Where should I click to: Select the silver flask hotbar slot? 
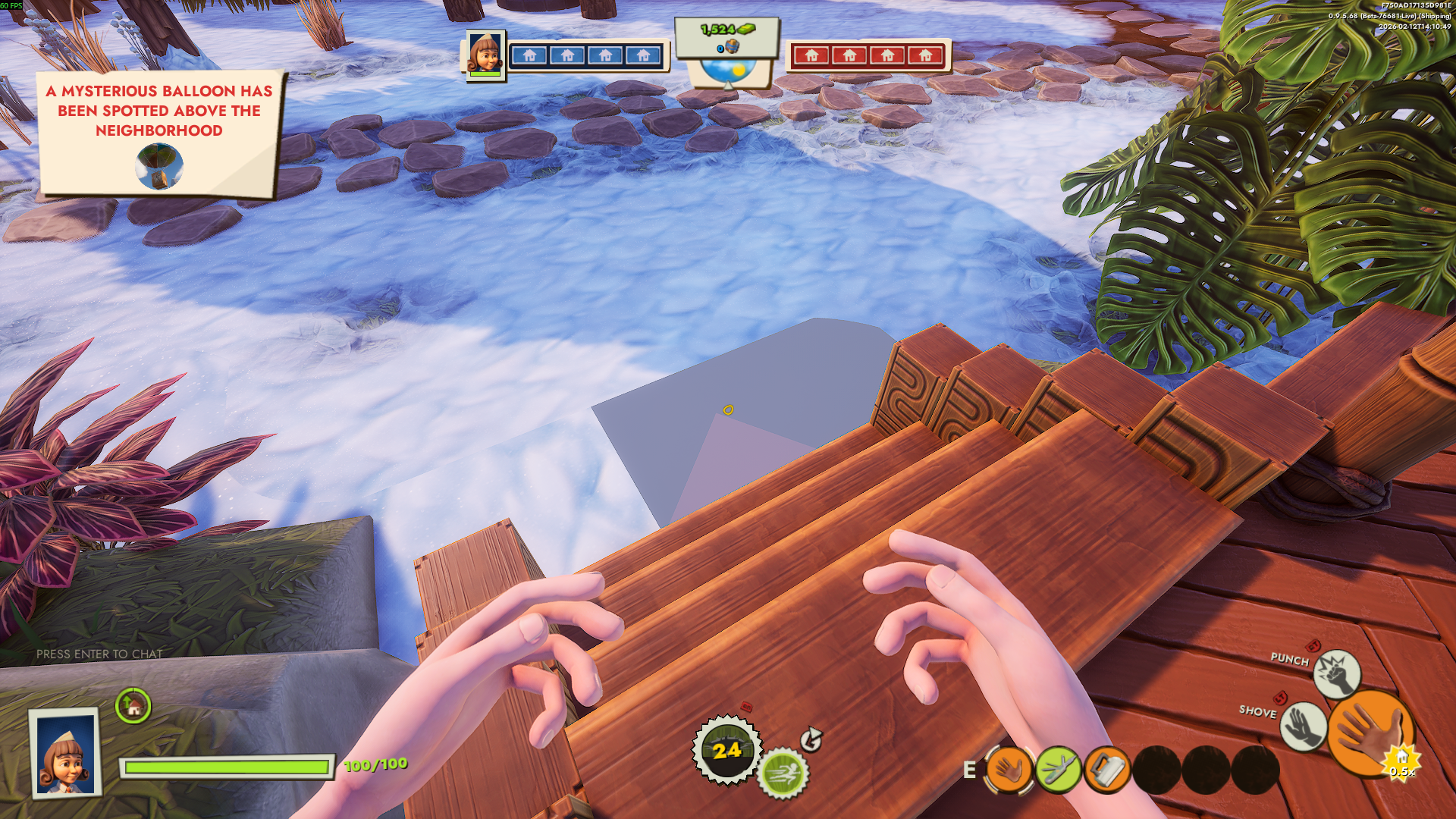[x=1106, y=770]
